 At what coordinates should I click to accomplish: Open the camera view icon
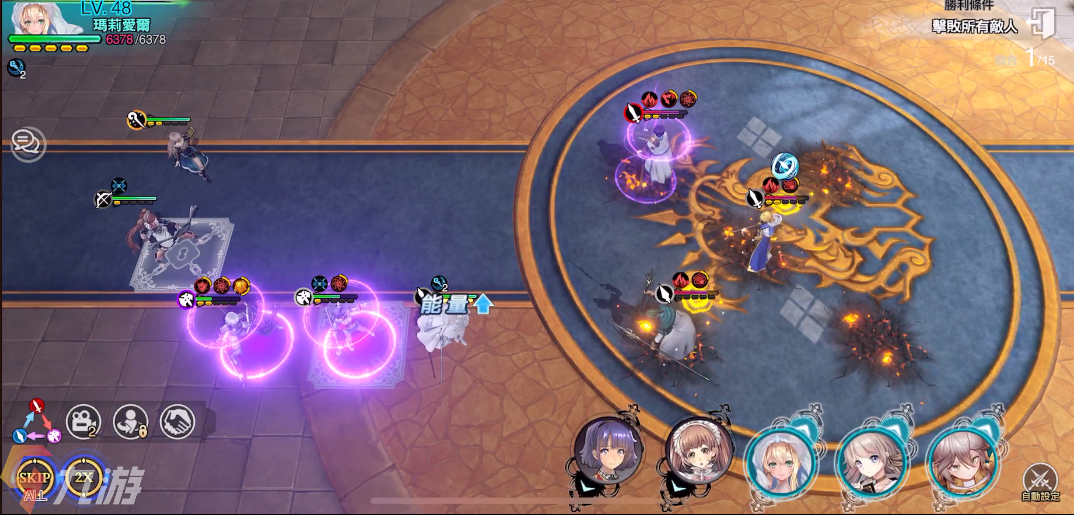[82, 422]
